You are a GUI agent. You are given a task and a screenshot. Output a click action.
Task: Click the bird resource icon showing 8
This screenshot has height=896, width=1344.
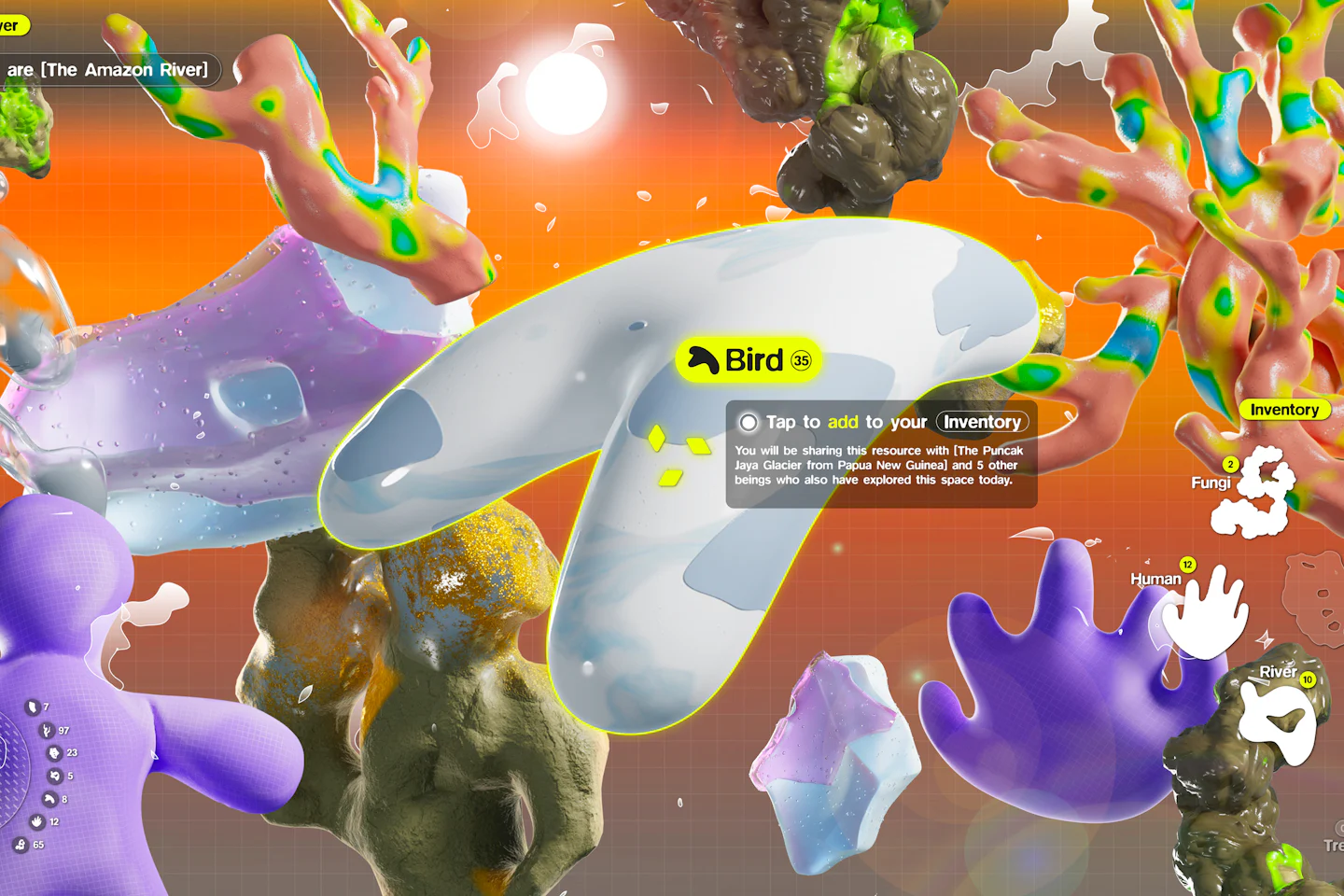(49, 799)
